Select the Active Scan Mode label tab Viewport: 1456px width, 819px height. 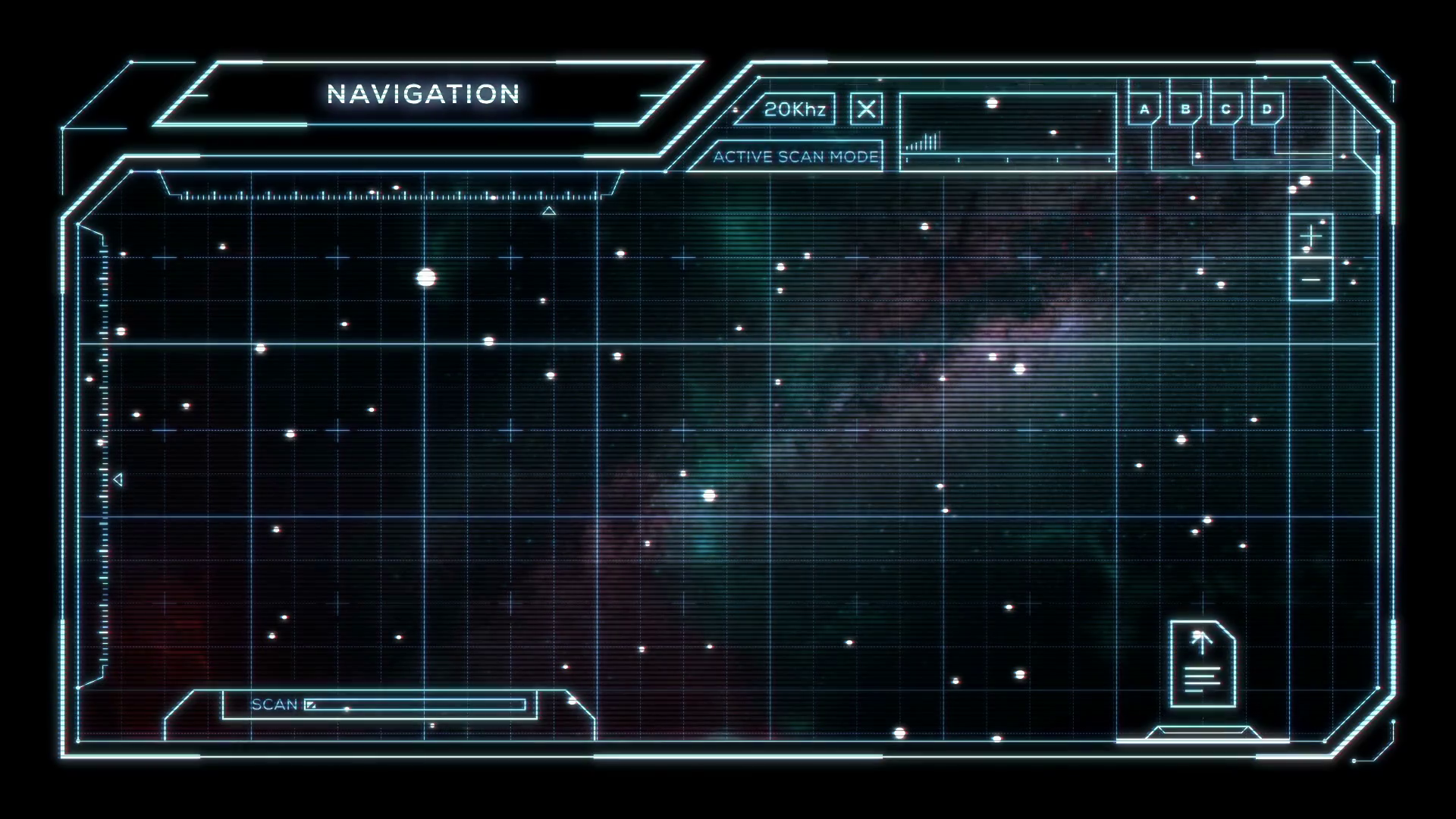click(x=795, y=158)
